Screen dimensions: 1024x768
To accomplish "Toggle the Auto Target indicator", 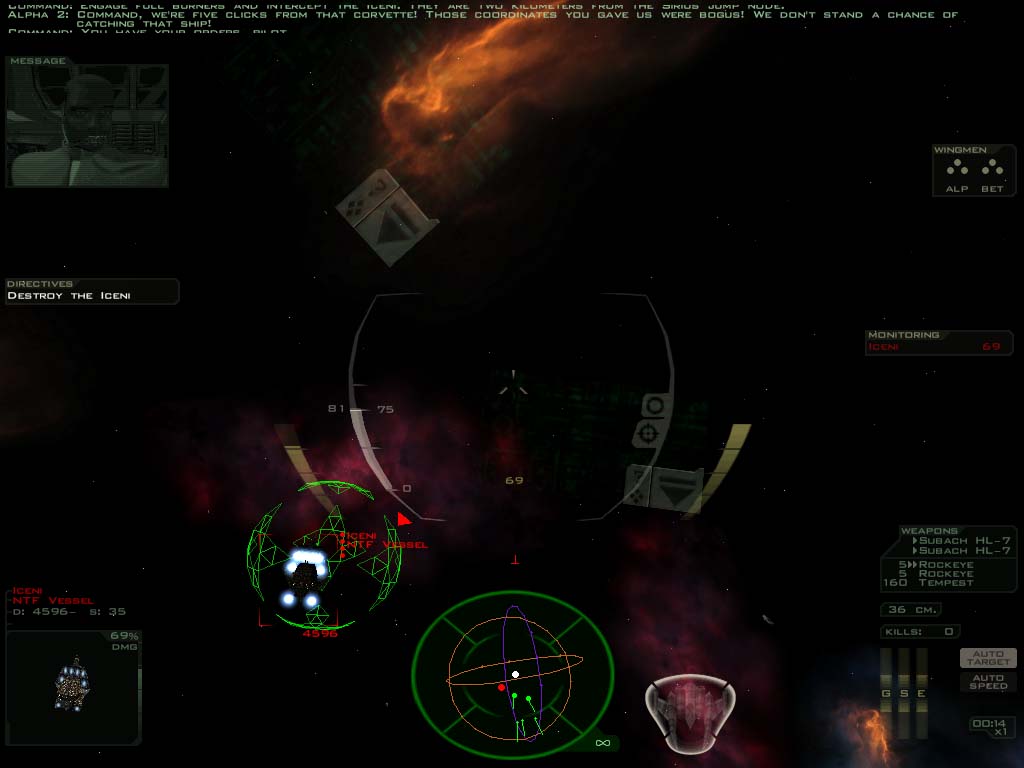I will click(x=988, y=658).
